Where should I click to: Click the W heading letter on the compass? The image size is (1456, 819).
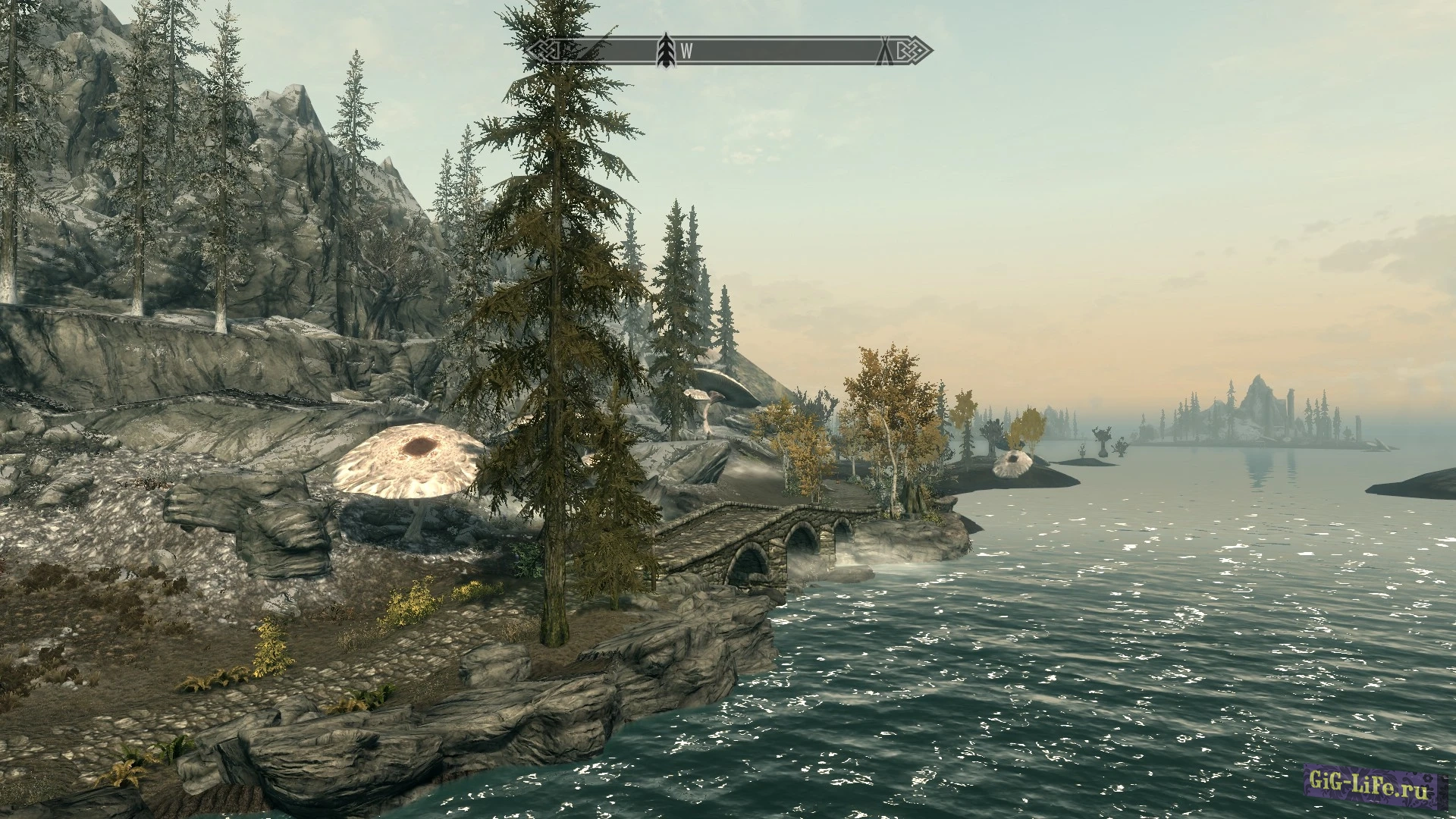686,52
